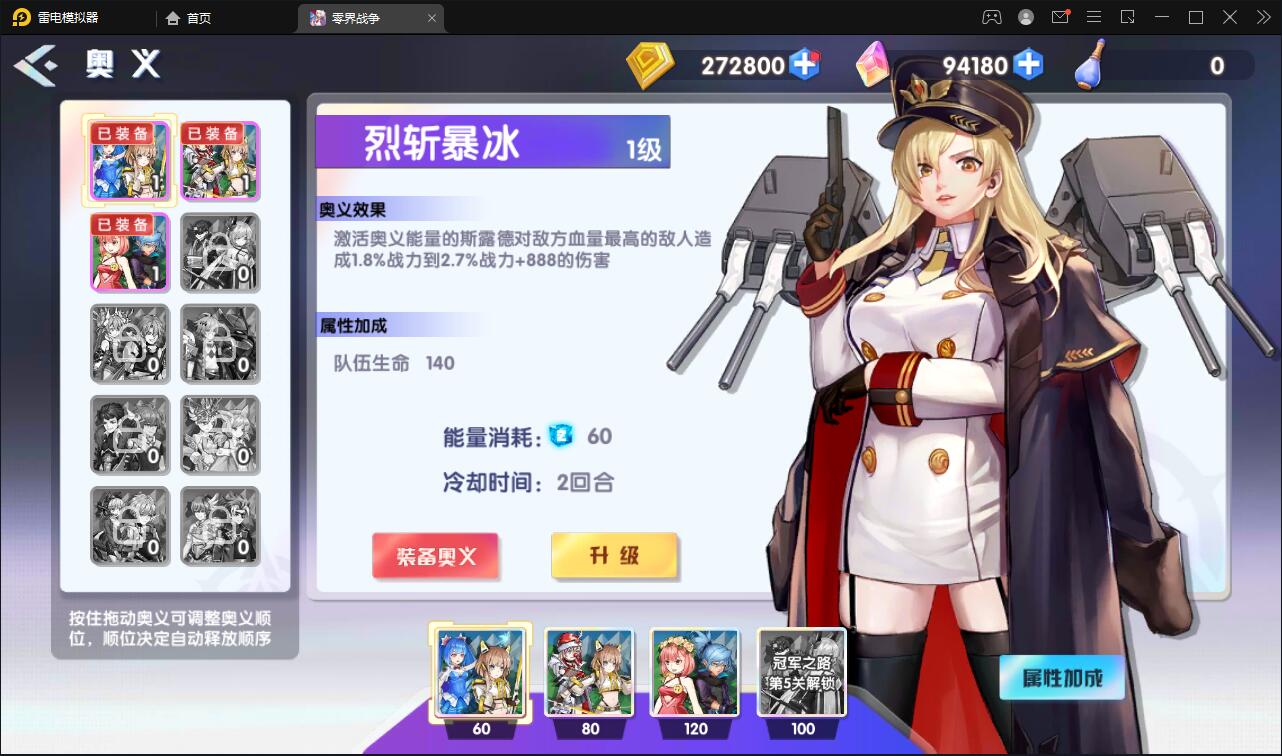Select the equipped skill marked 已装备 top-left
Viewport: 1282px width, 756px height.
(x=129, y=160)
